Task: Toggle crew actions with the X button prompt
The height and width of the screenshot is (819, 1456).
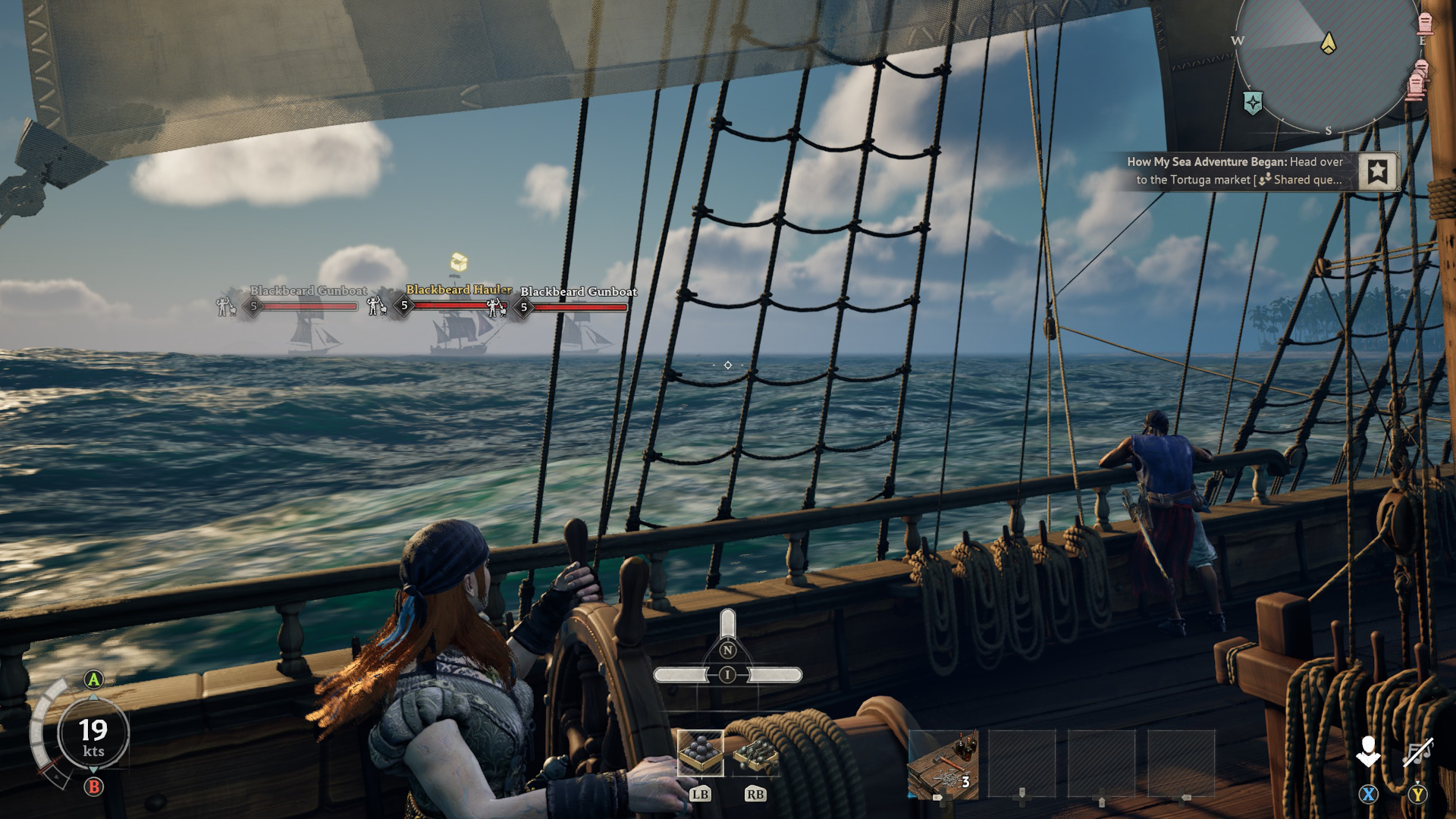Action: [1367, 794]
